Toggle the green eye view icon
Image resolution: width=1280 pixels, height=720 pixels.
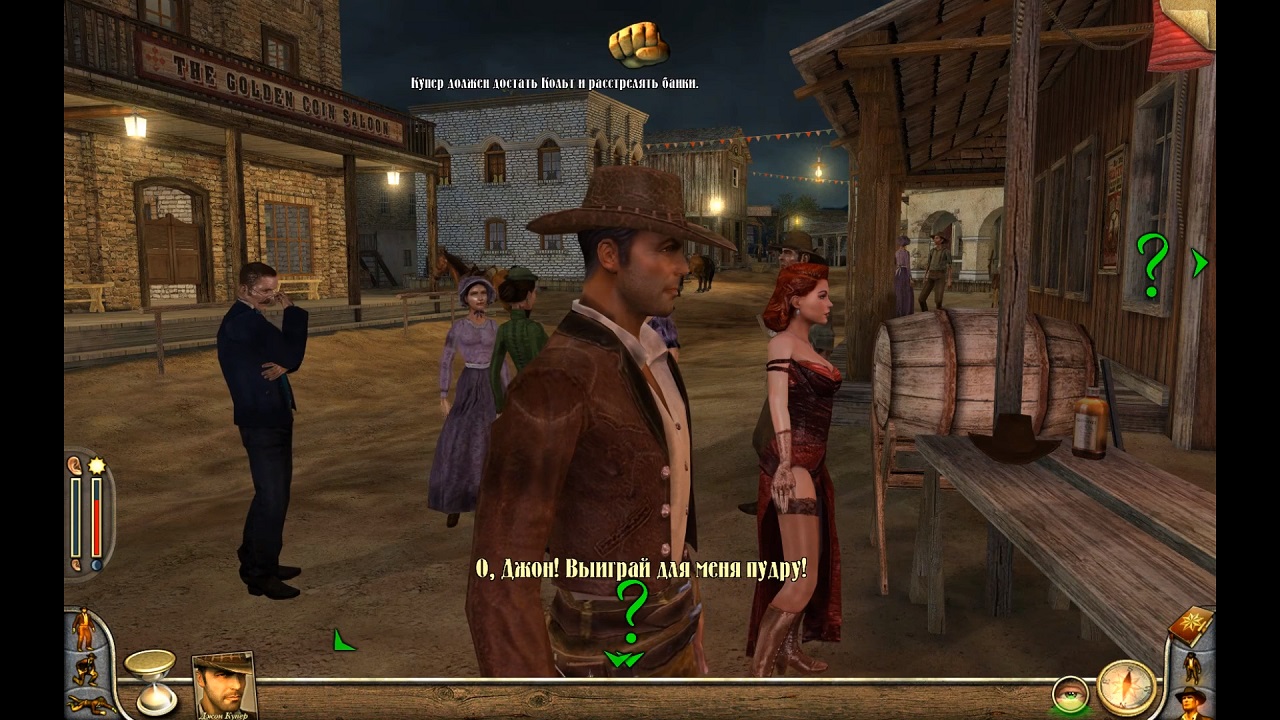1069,693
